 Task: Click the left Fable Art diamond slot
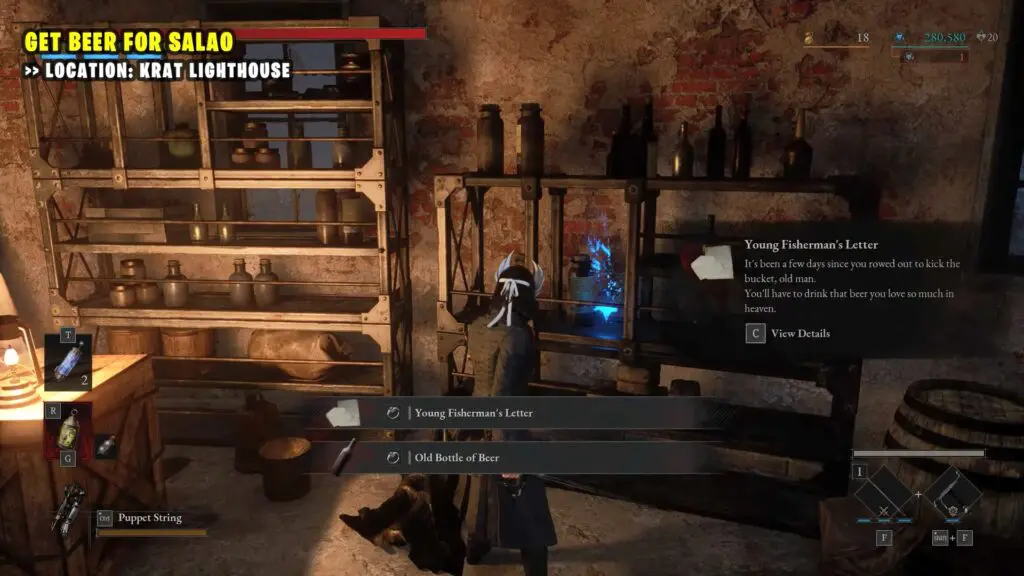(x=884, y=496)
